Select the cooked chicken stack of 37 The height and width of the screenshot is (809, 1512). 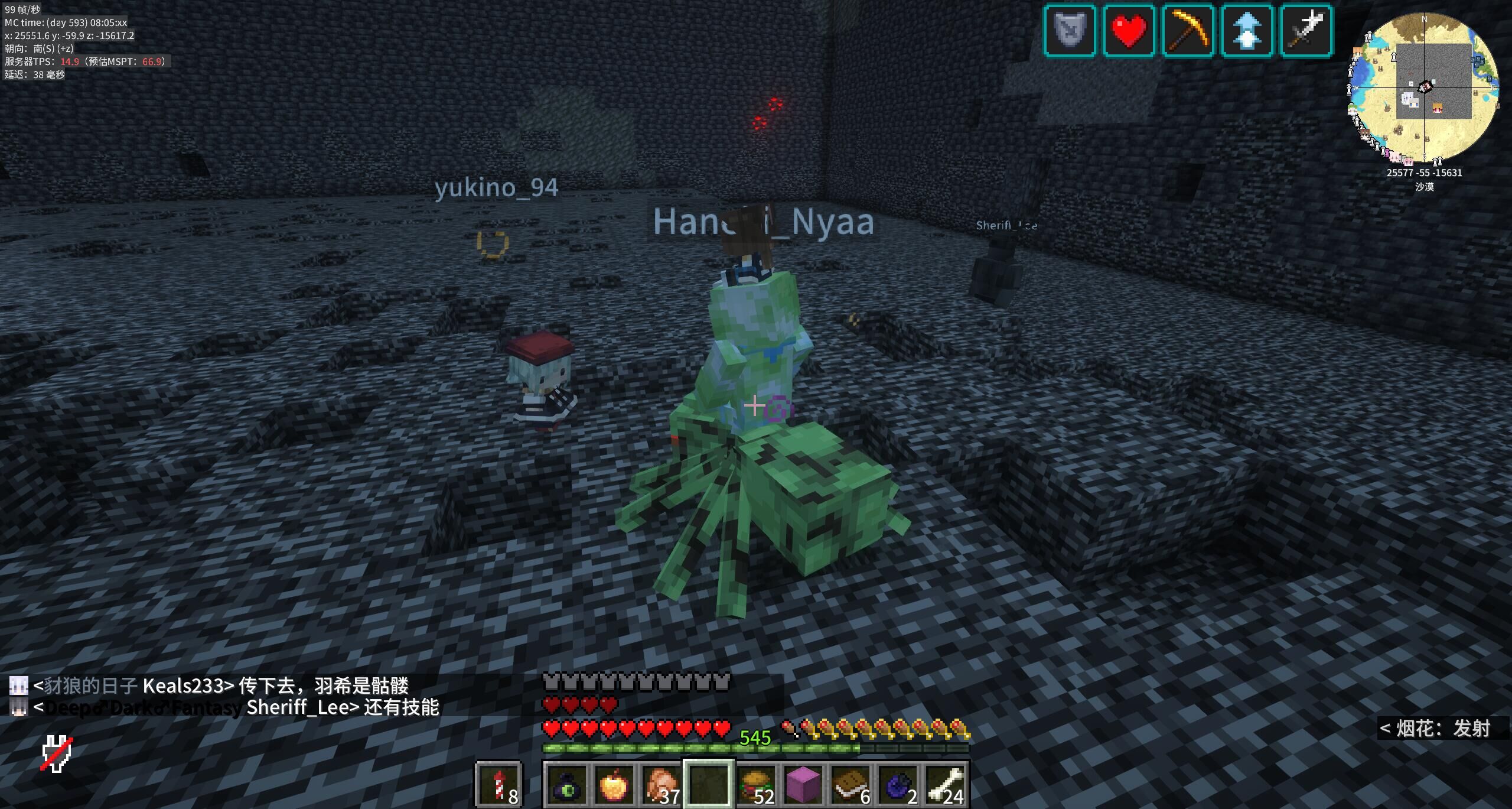662,784
